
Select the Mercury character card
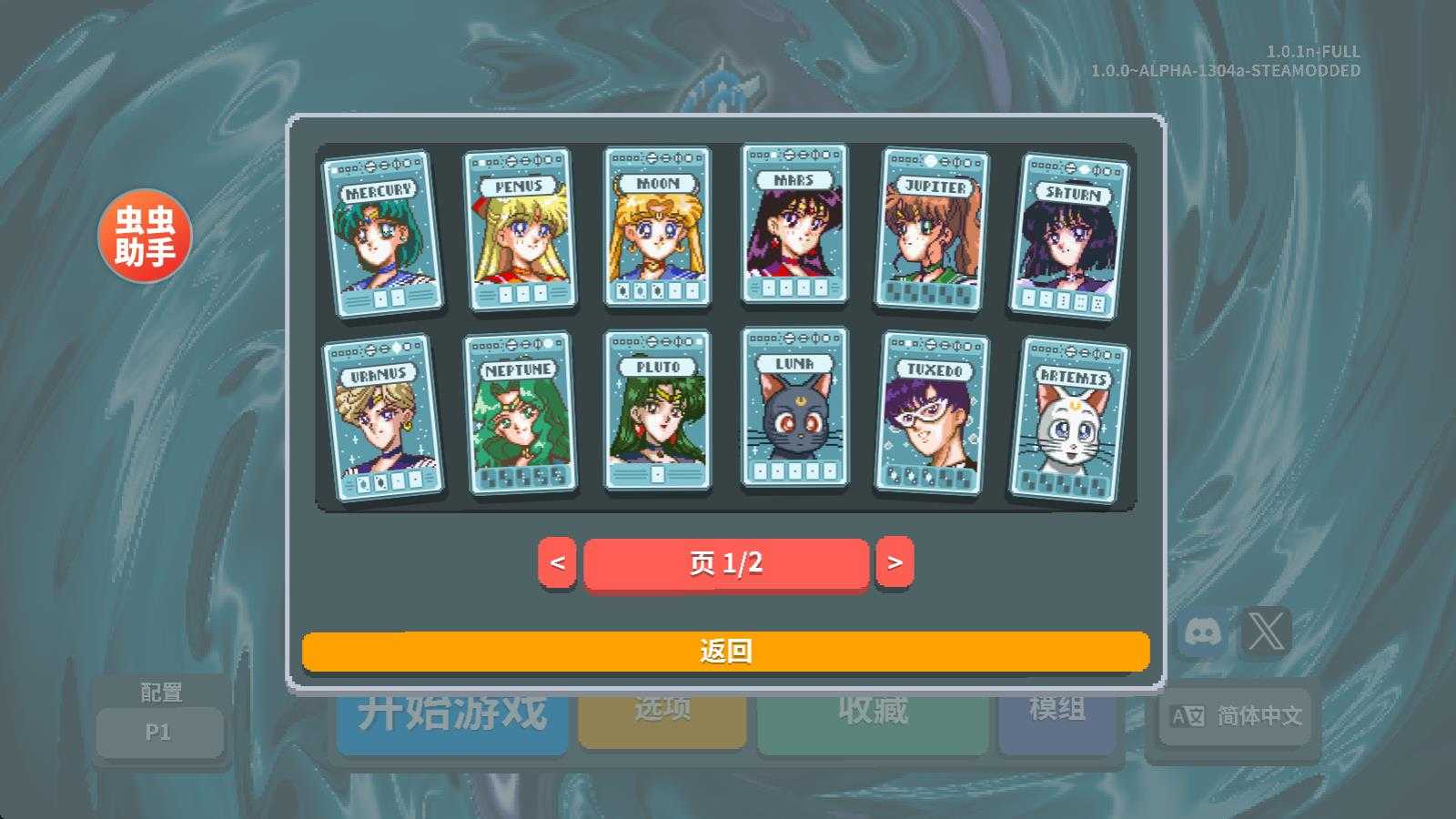pyautogui.click(x=379, y=232)
